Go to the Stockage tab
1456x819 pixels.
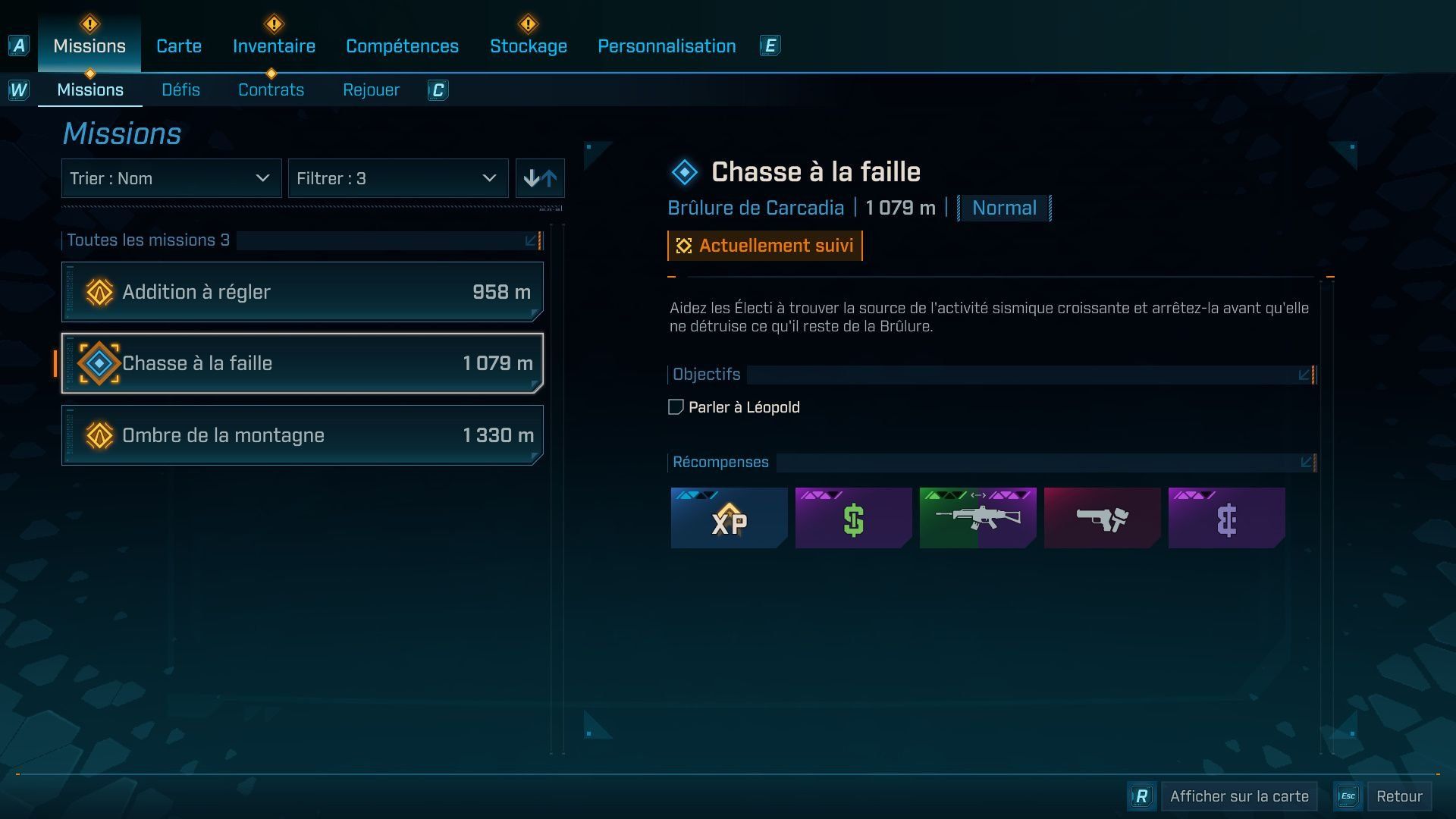click(x=528, y=46)
